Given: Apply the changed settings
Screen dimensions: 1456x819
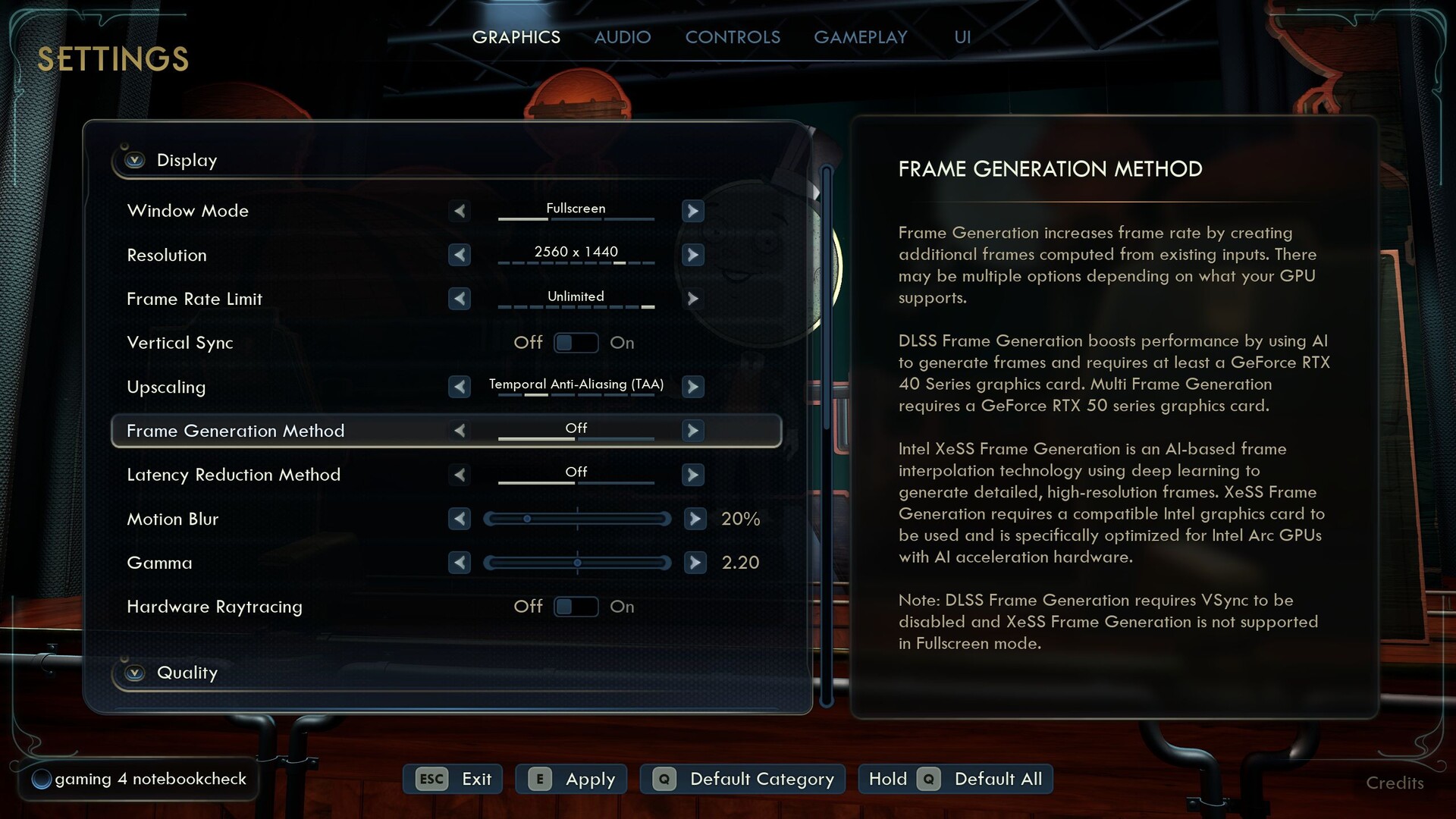Looking at the screenshot, I should [x=572, y=779].
